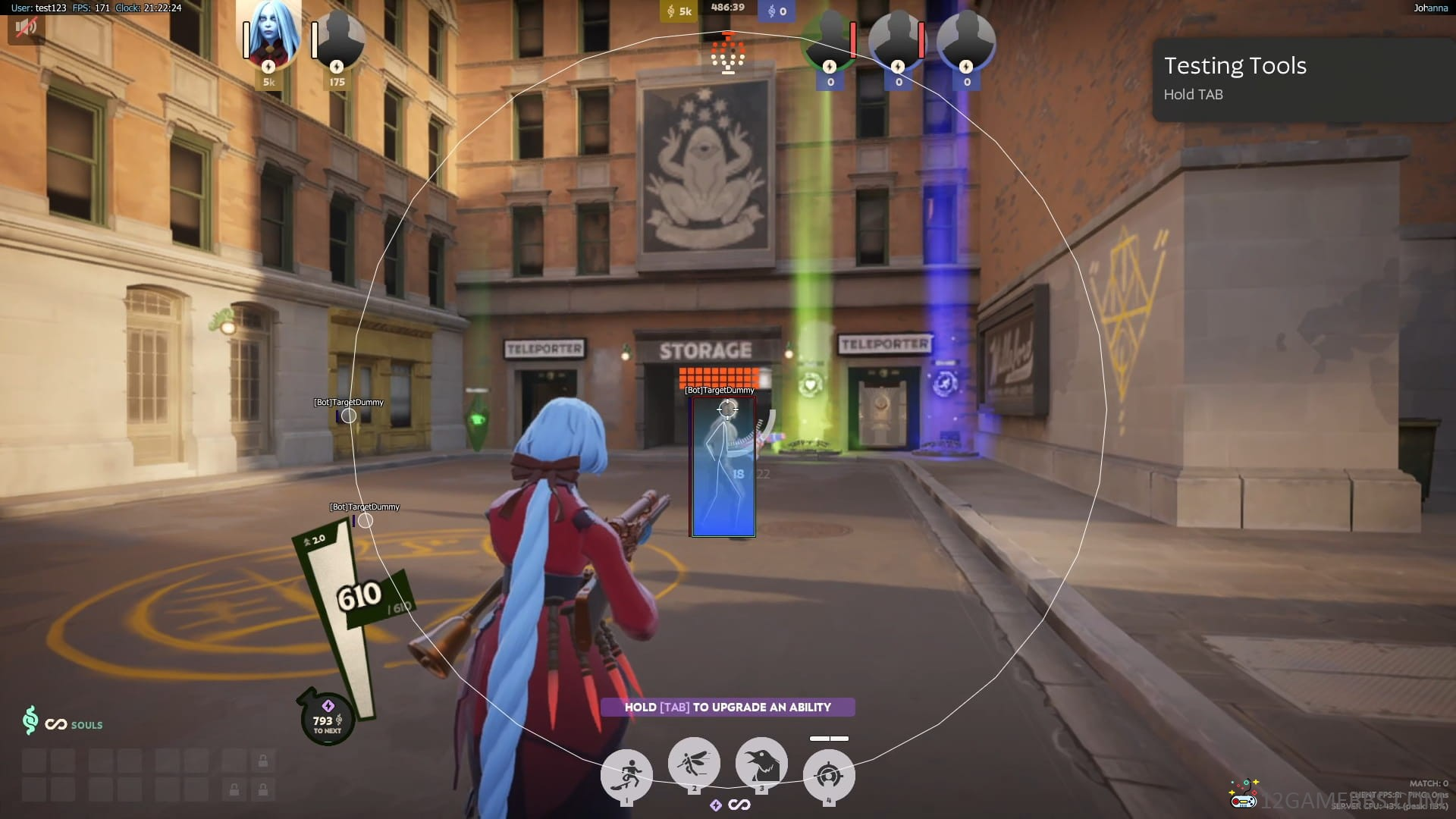Trigger the crosshair target ultimate ability
Screen dimensions: 1456x819
tap(829, 775)
